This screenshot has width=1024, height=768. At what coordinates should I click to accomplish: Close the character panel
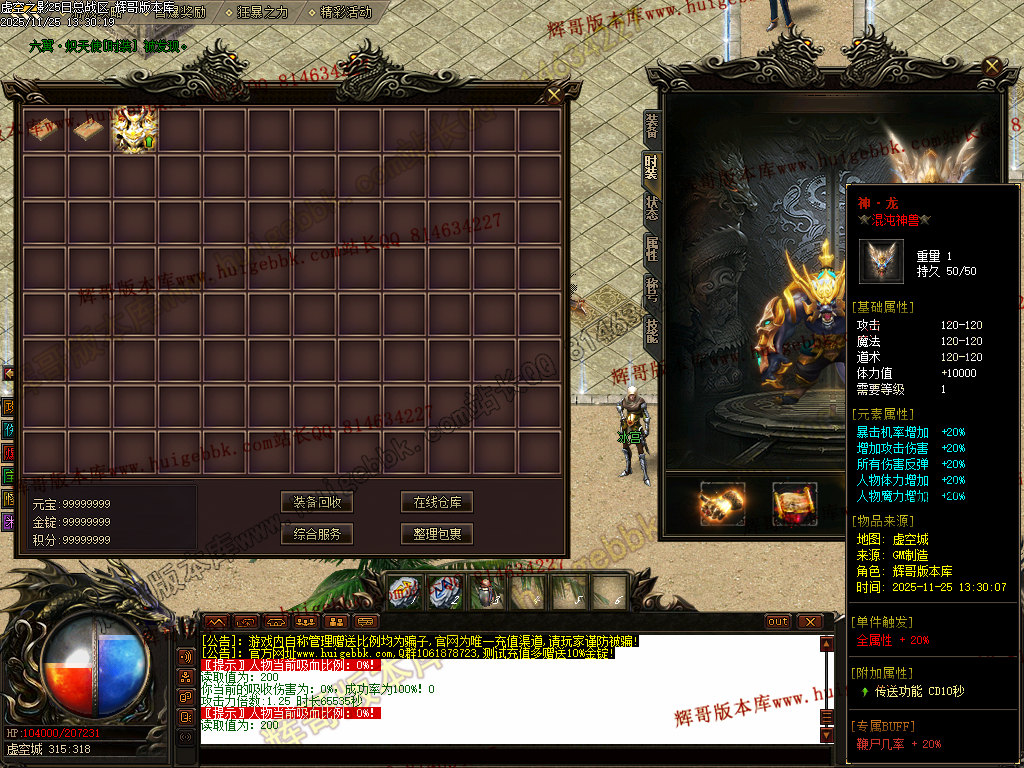click(x=992, y=67)
